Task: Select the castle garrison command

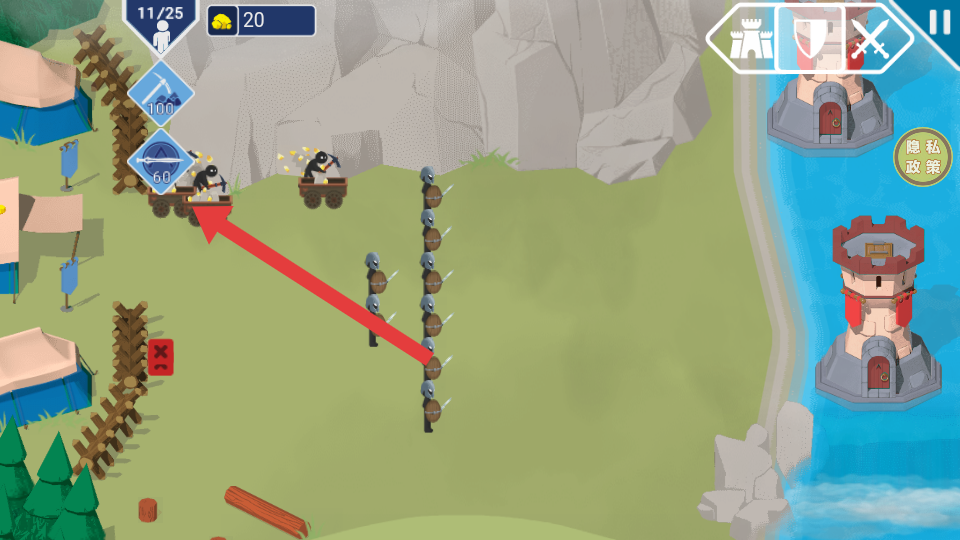Action: (x=746, y=40)
